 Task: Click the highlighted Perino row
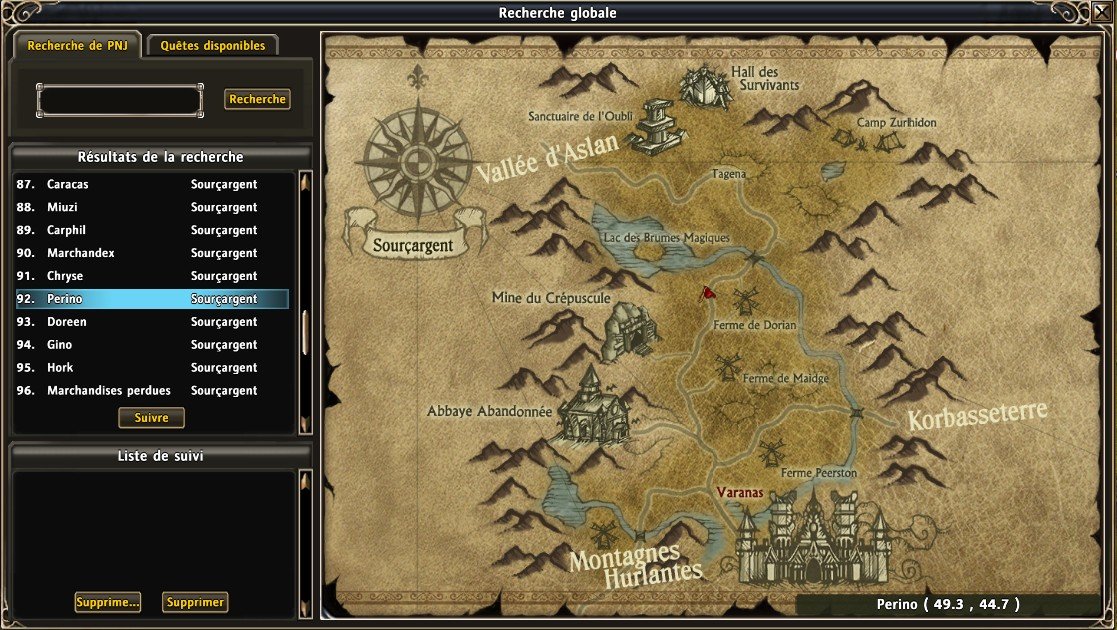click(x=152, y=299)
